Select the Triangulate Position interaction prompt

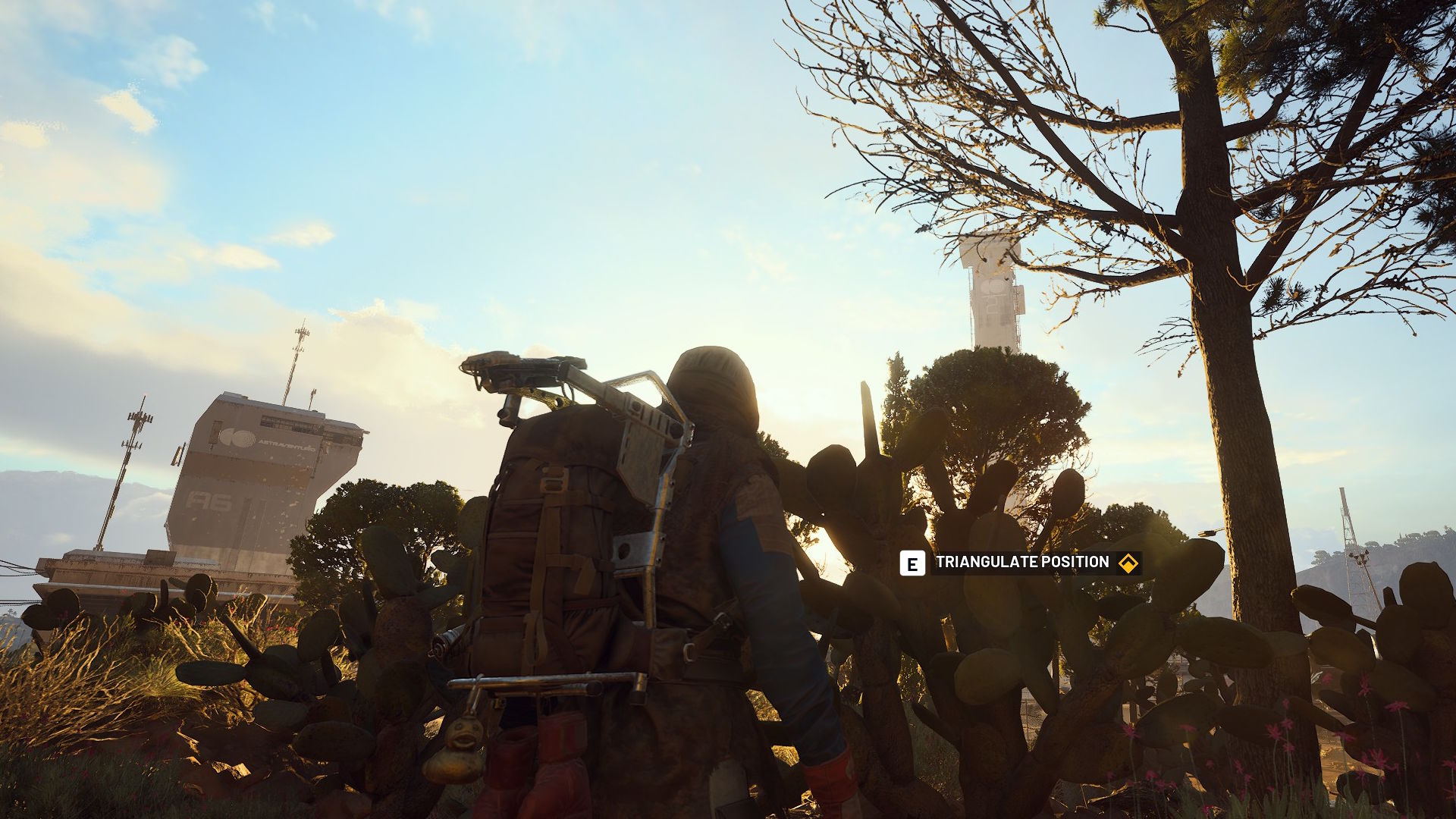[x=1021, y=563]
